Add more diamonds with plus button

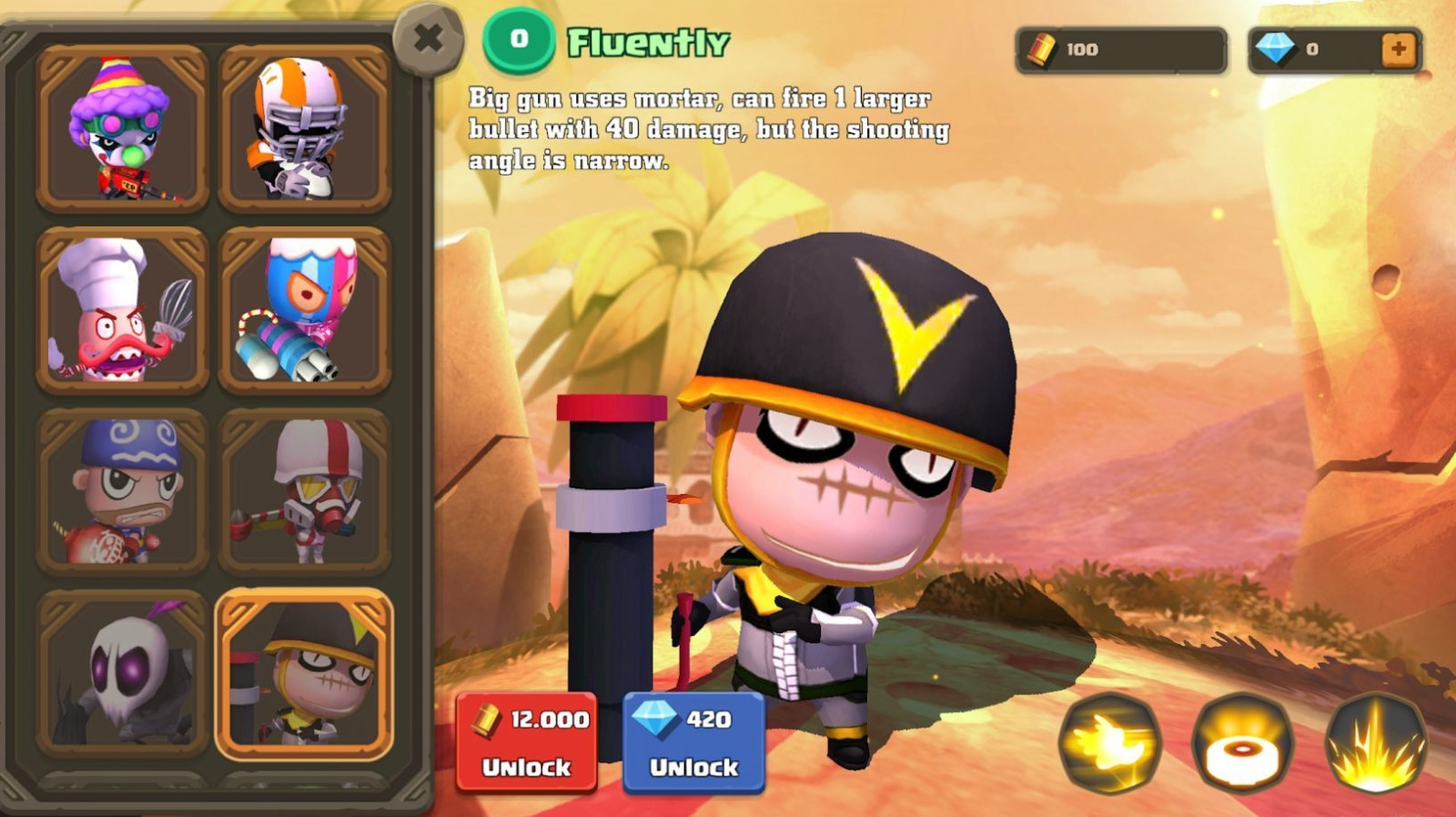coord(1399,49)
